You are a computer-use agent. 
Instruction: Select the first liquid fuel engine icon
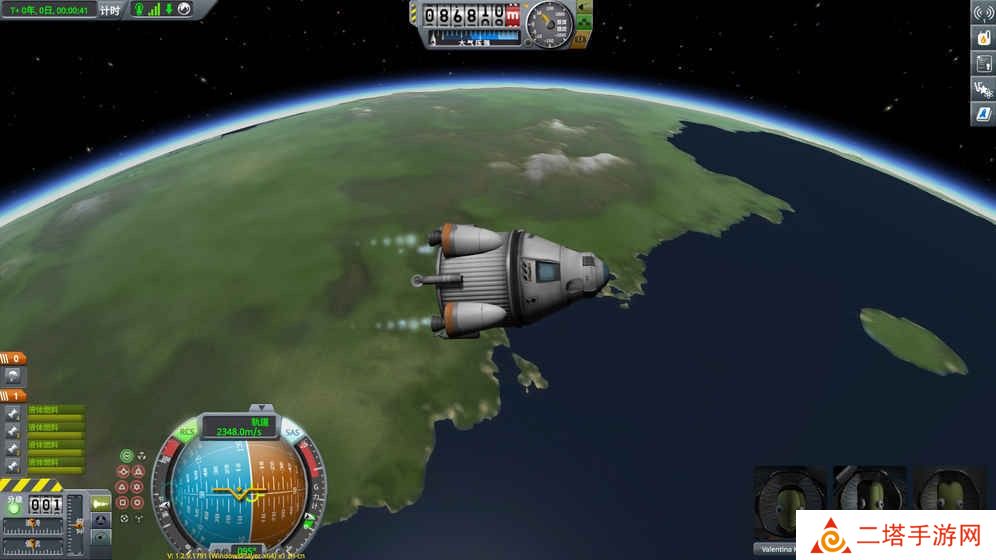(x=13, y=413)
